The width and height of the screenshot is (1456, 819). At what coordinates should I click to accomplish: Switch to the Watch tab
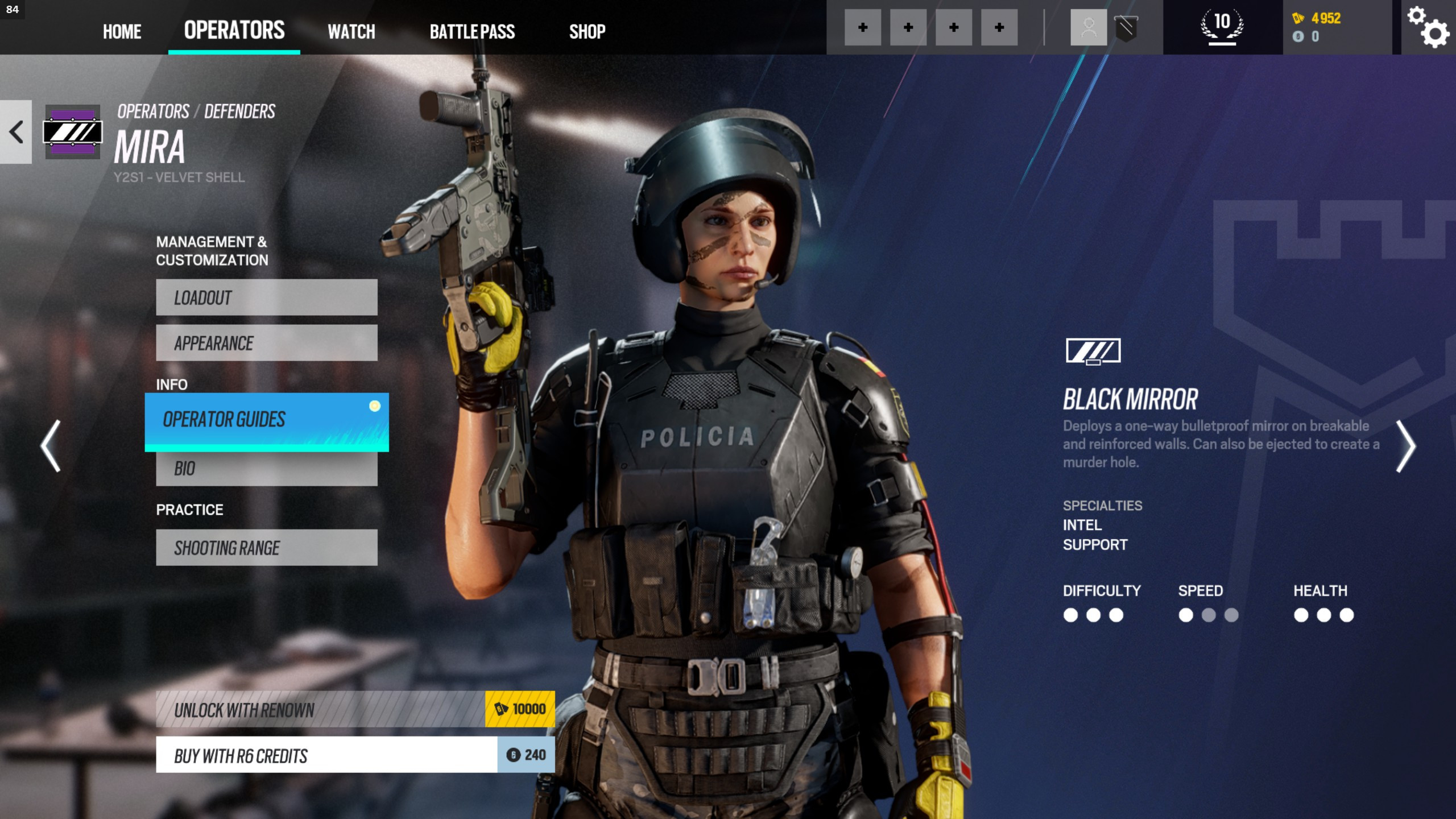[x=351, y=31]
